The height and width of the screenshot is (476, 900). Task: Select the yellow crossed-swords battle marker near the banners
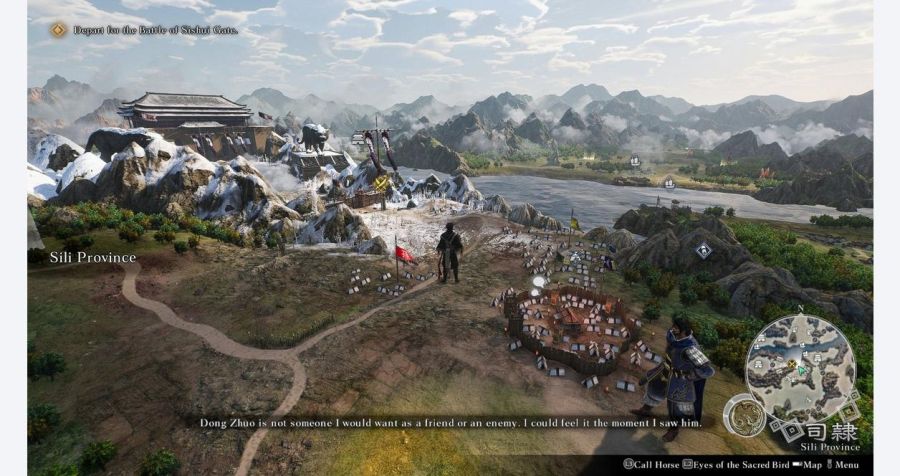tap(382, 184)
